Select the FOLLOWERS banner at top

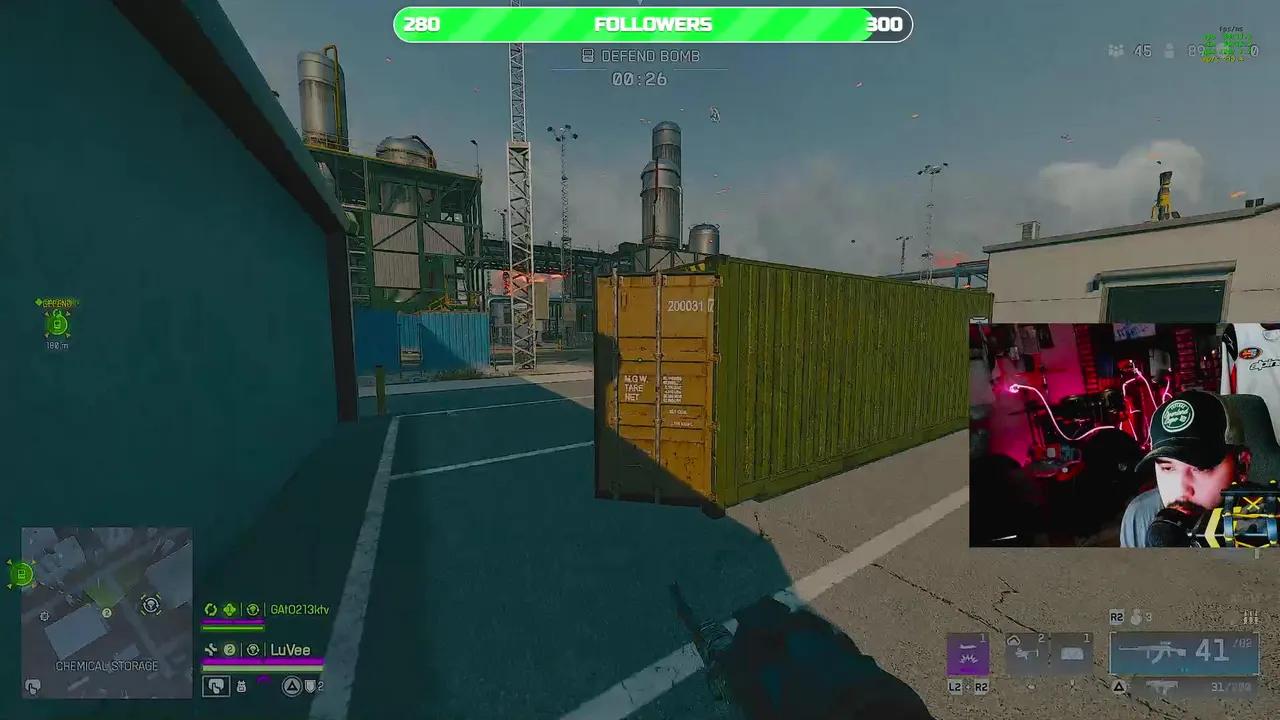point(652,24)
